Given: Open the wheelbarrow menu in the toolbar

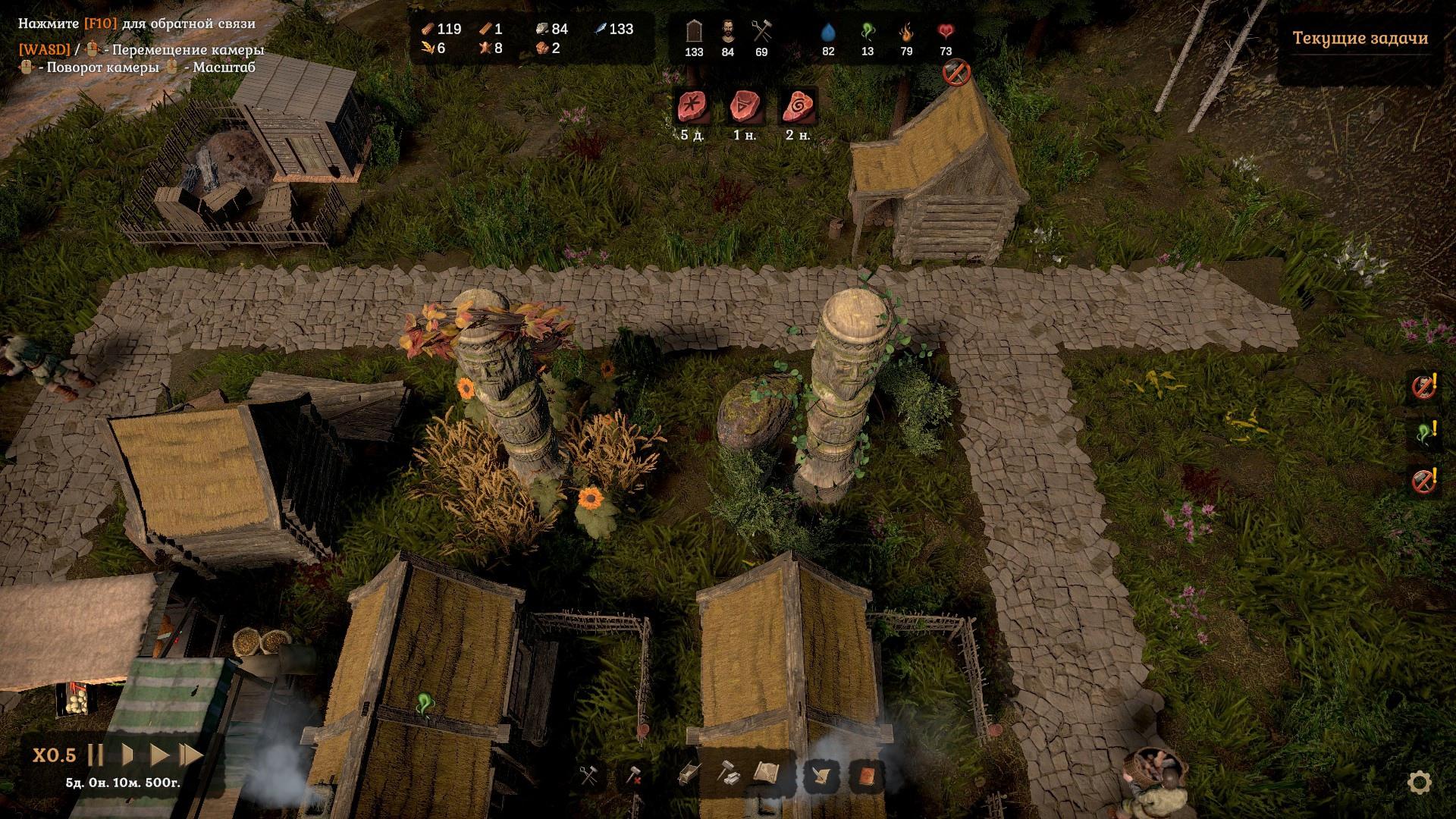Looking at the screenshot, I should click(x=688, y=773).
